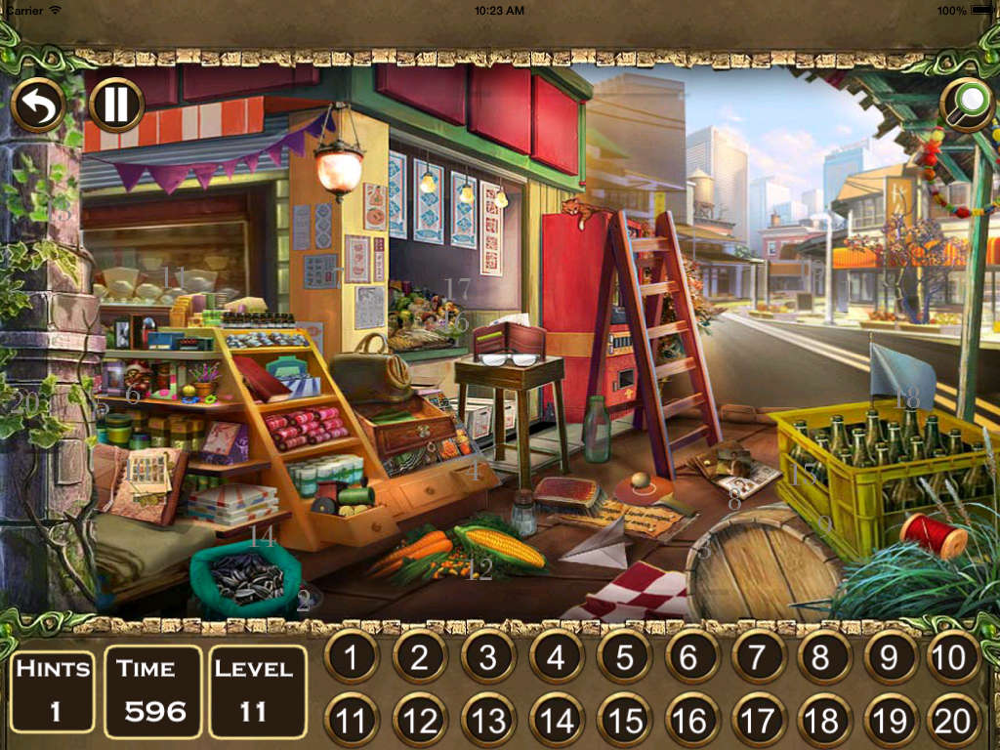Select the number 7 circle
The width and height of the screenshot is (1000, 750).
tap(759, 657)
